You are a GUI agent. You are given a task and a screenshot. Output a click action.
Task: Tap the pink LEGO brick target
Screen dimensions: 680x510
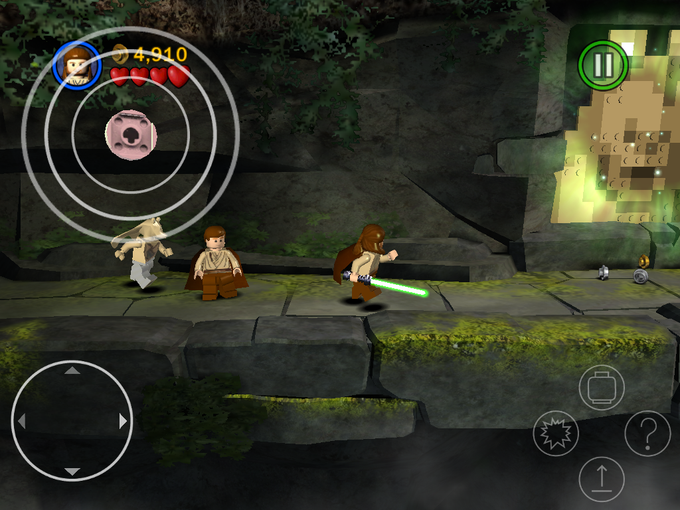pyautogui.click(x=129, y=133)
